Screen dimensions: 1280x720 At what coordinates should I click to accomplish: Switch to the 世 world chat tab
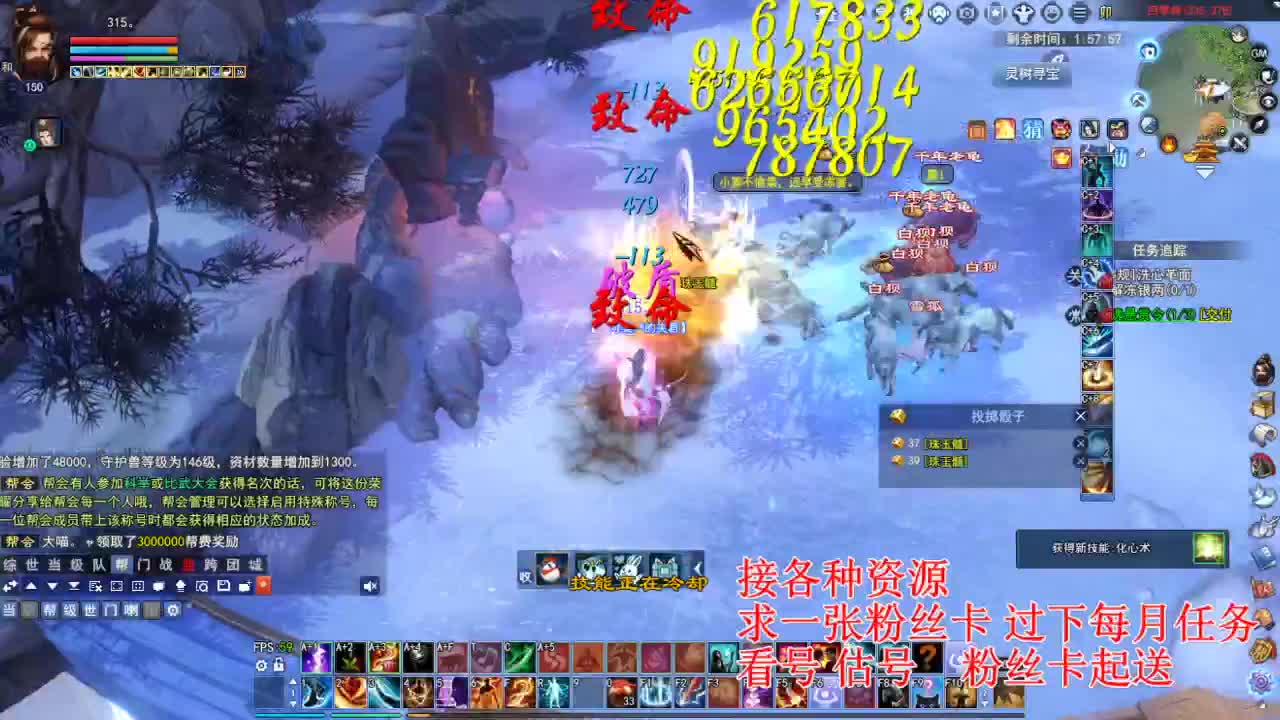[32, 564]
